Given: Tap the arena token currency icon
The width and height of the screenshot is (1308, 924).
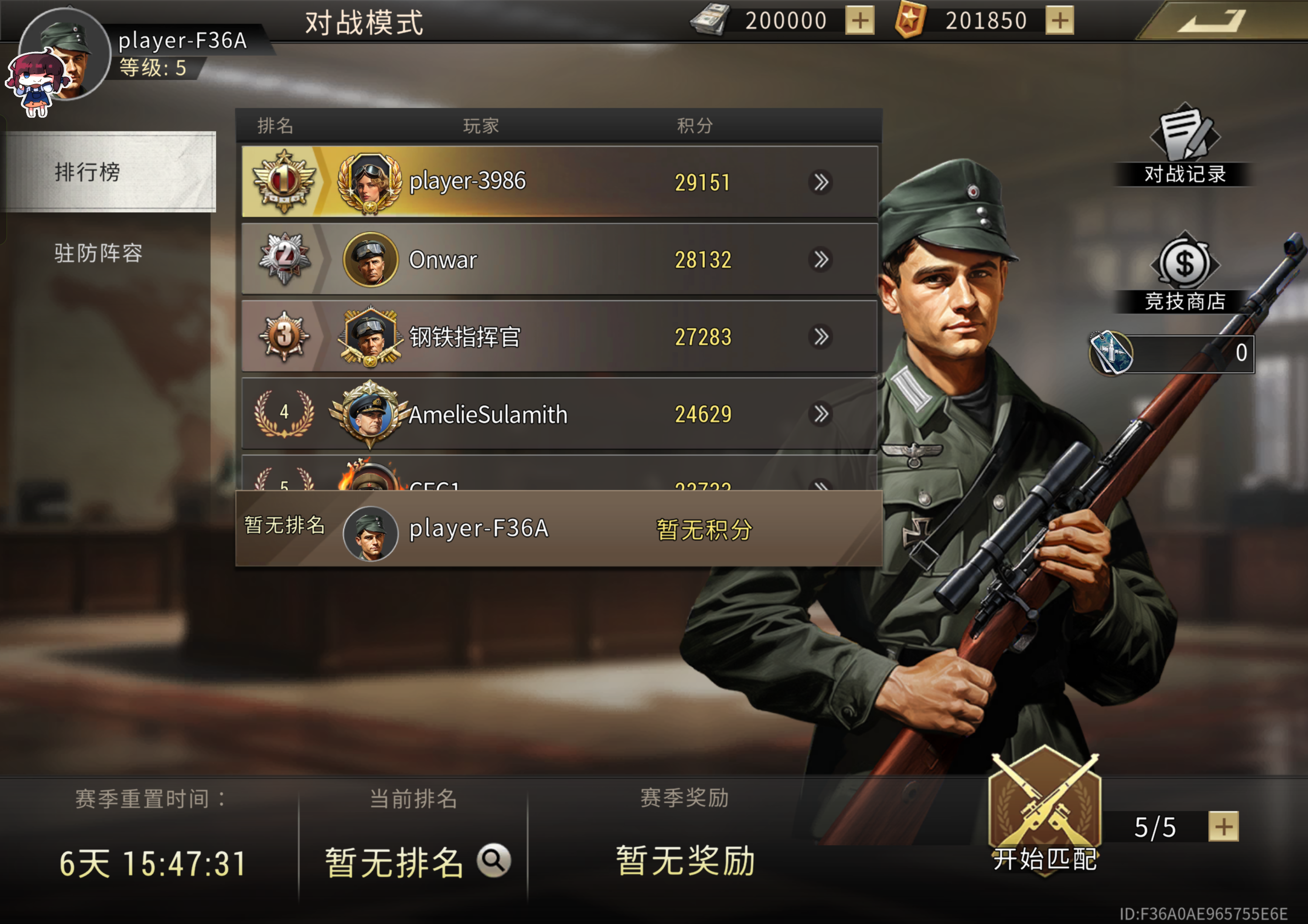Looking at the screenshot, I should coord(1111,353).
